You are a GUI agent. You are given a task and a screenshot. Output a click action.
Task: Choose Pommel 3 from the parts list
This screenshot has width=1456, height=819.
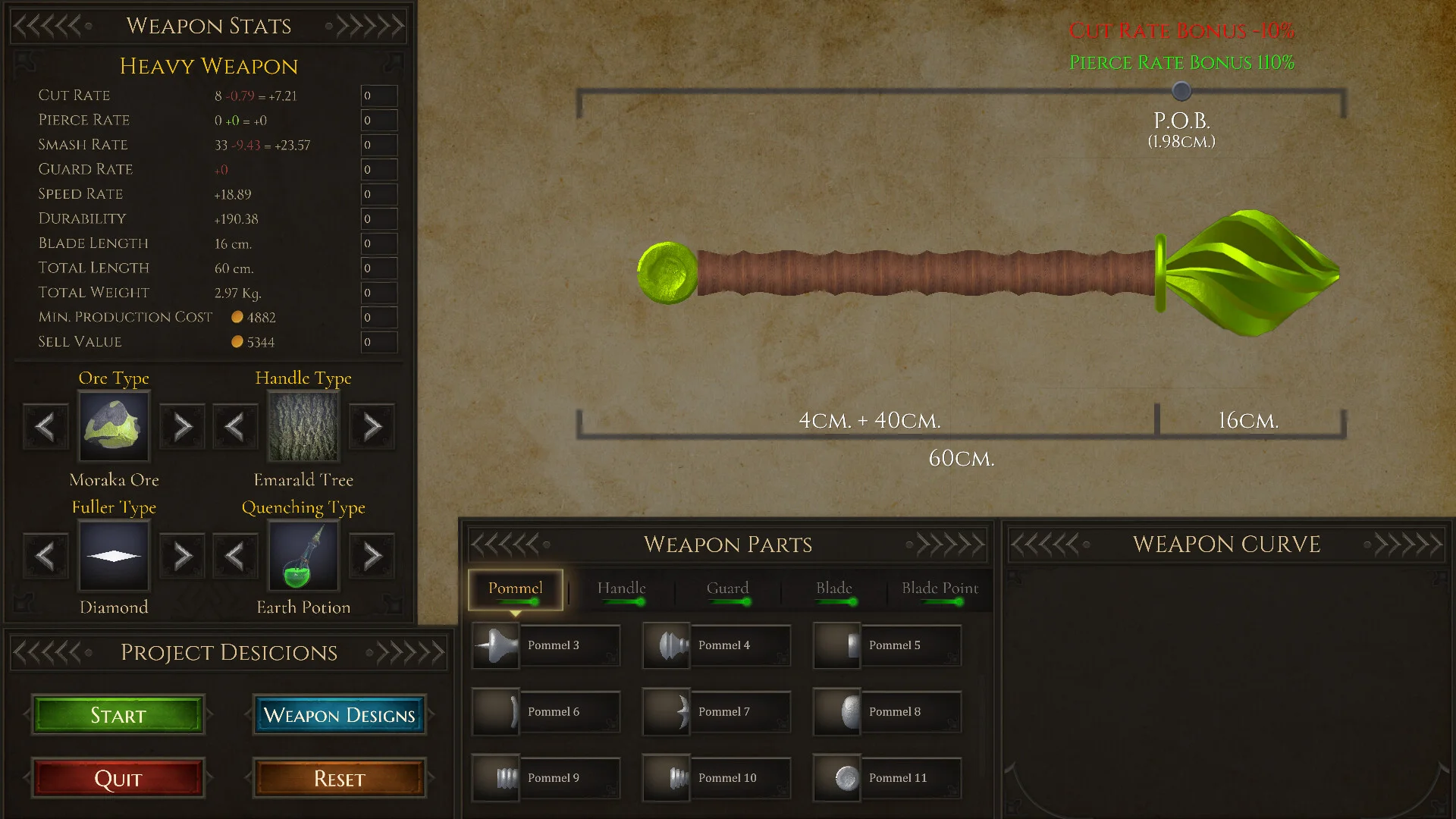coord(546,645)
